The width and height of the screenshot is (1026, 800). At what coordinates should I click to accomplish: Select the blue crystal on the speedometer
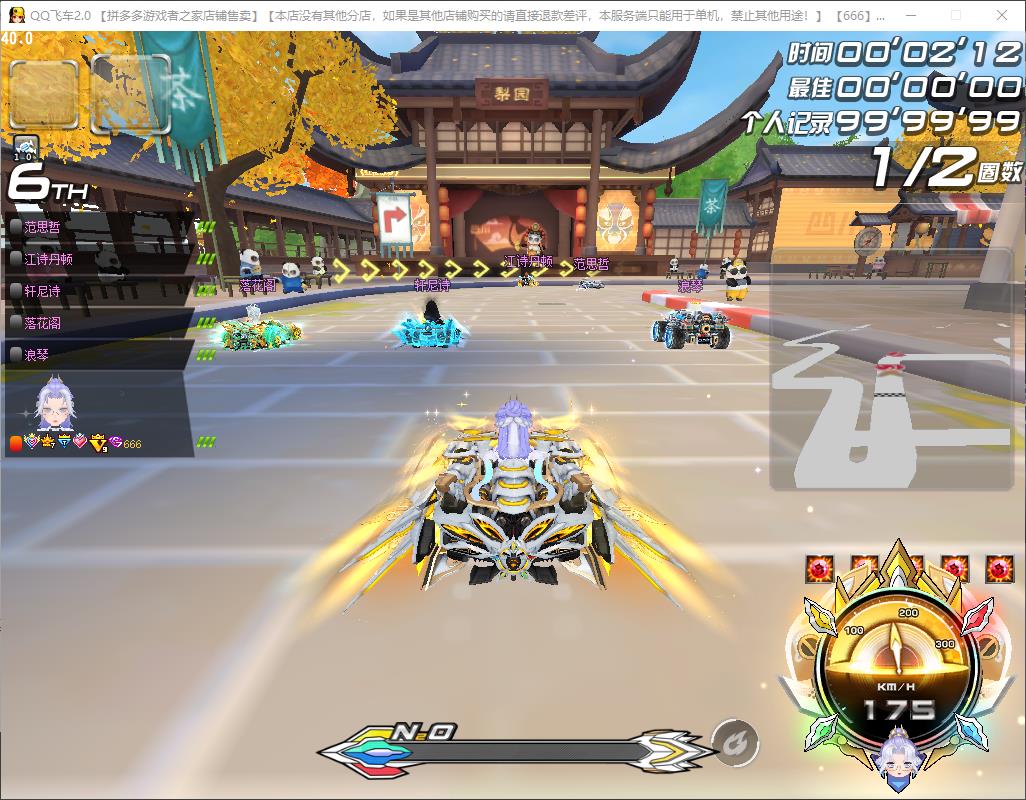coord(972,731)
